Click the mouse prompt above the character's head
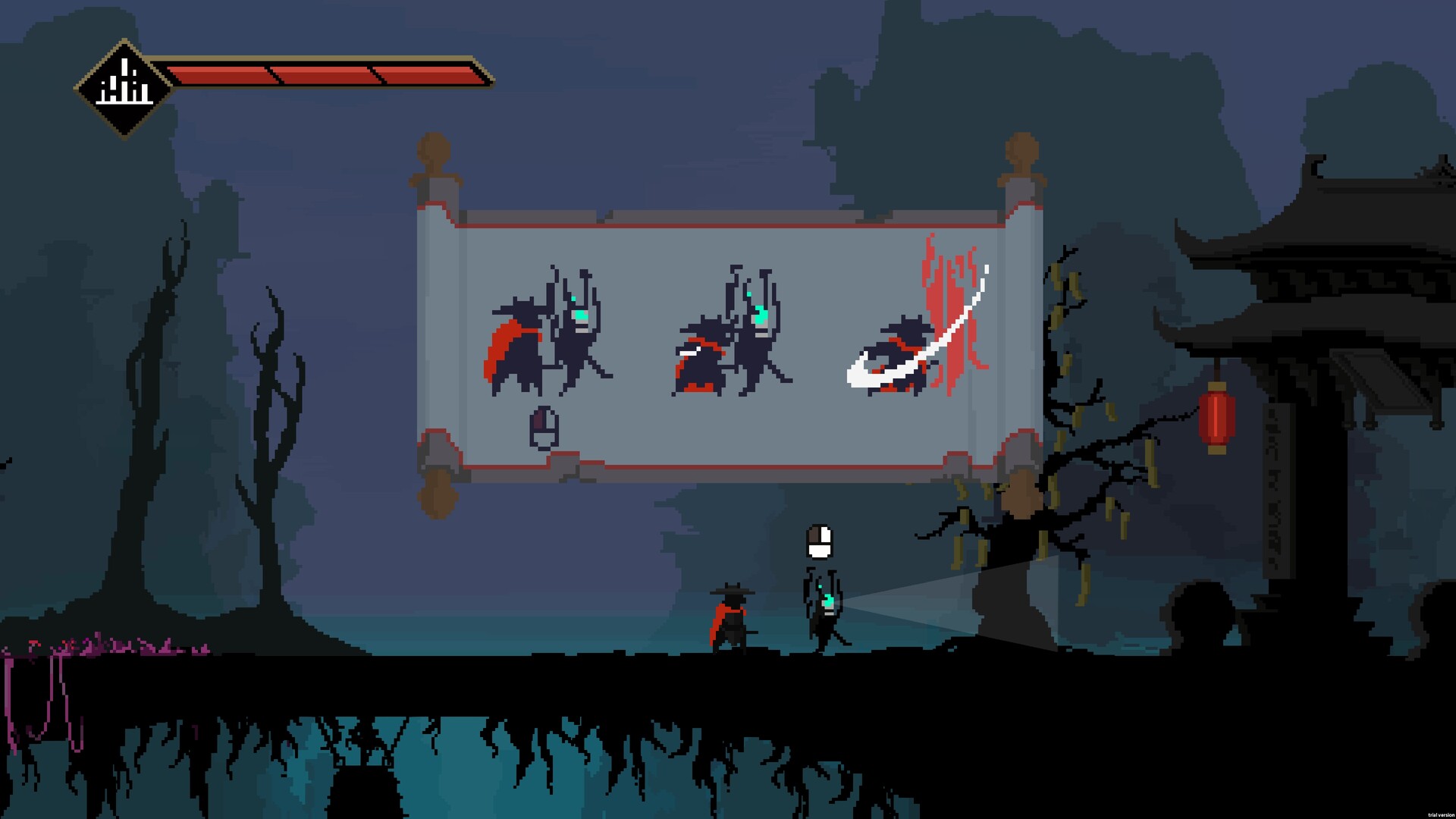1456x819 pixels. (821, 542)
